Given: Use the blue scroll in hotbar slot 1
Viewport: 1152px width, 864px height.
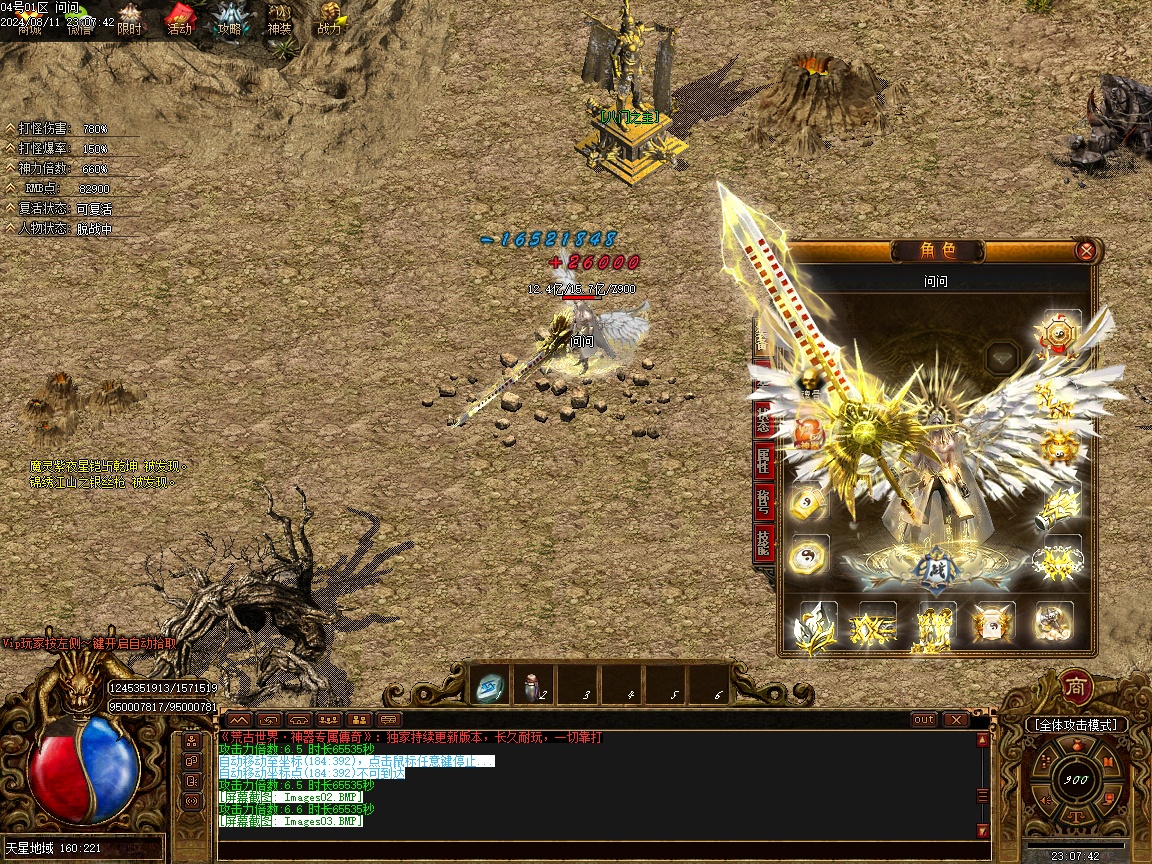Looking at the screenshot, I should tap(490, 686).
